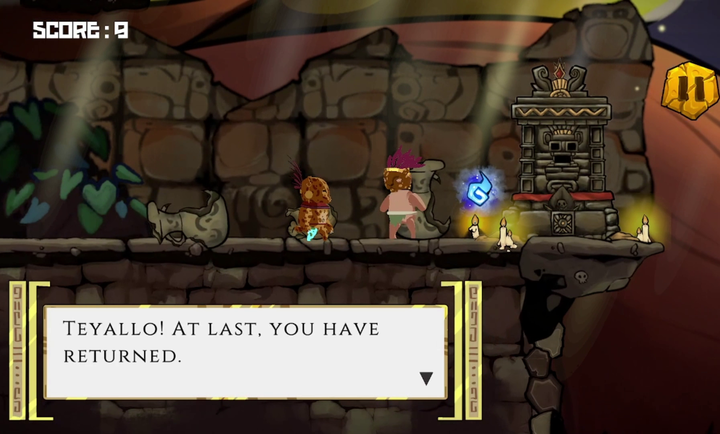Pause the game with the gold hexagon button
The image size is (720, 434).
tap(689, 91)
